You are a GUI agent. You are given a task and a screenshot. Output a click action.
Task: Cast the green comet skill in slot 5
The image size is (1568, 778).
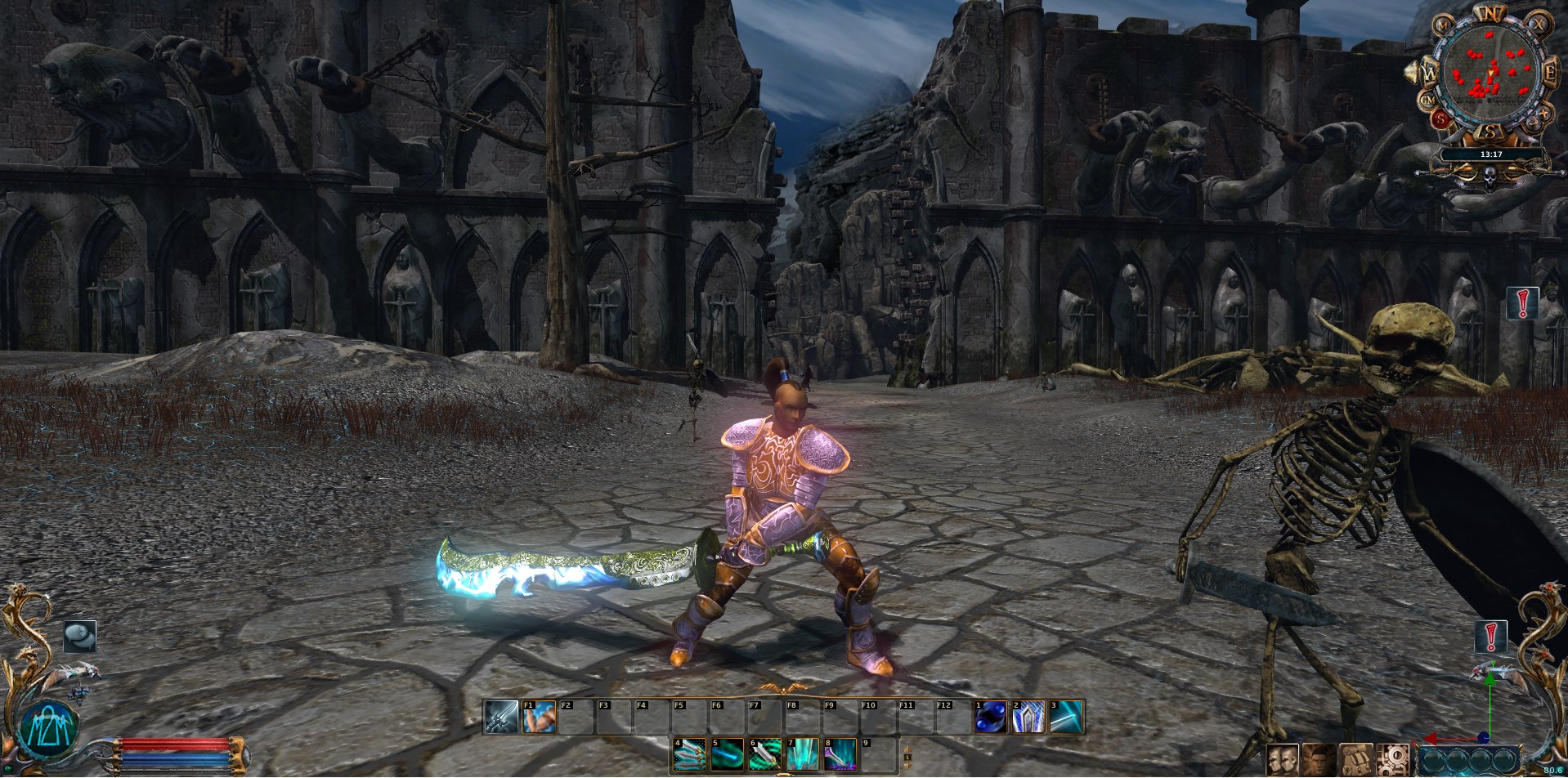(728, 754)
